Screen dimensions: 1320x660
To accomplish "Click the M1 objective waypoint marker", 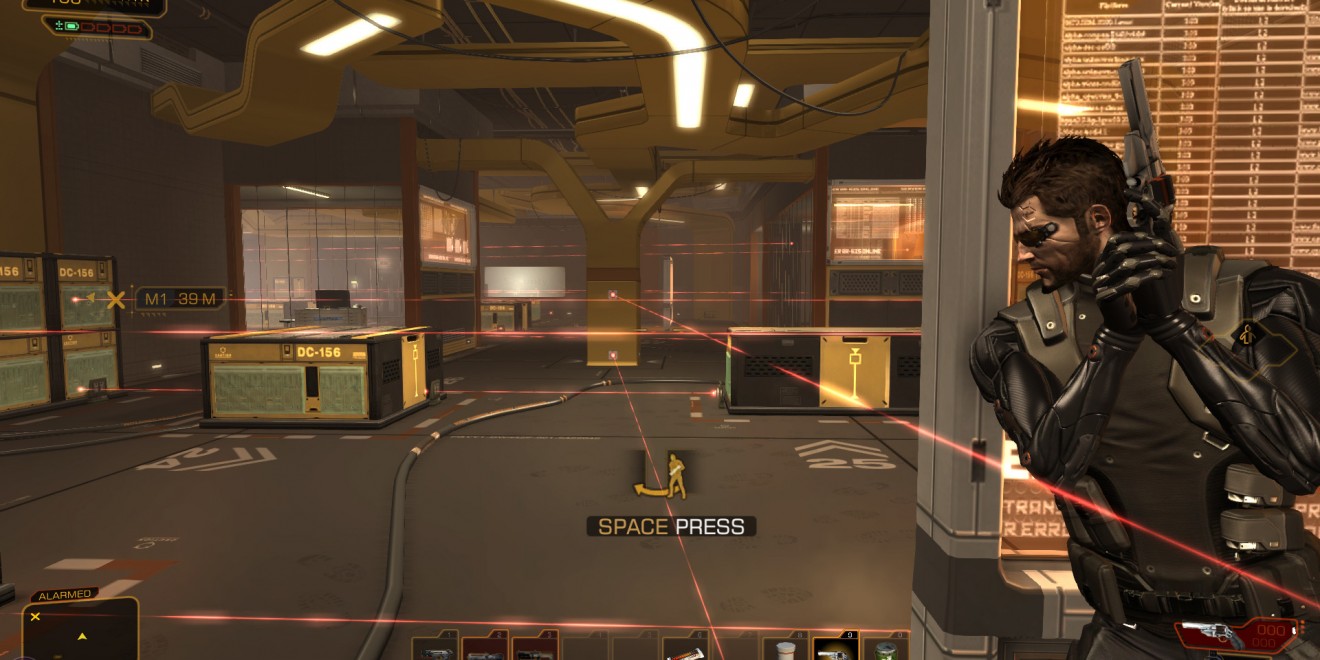I will pos(117,299).
